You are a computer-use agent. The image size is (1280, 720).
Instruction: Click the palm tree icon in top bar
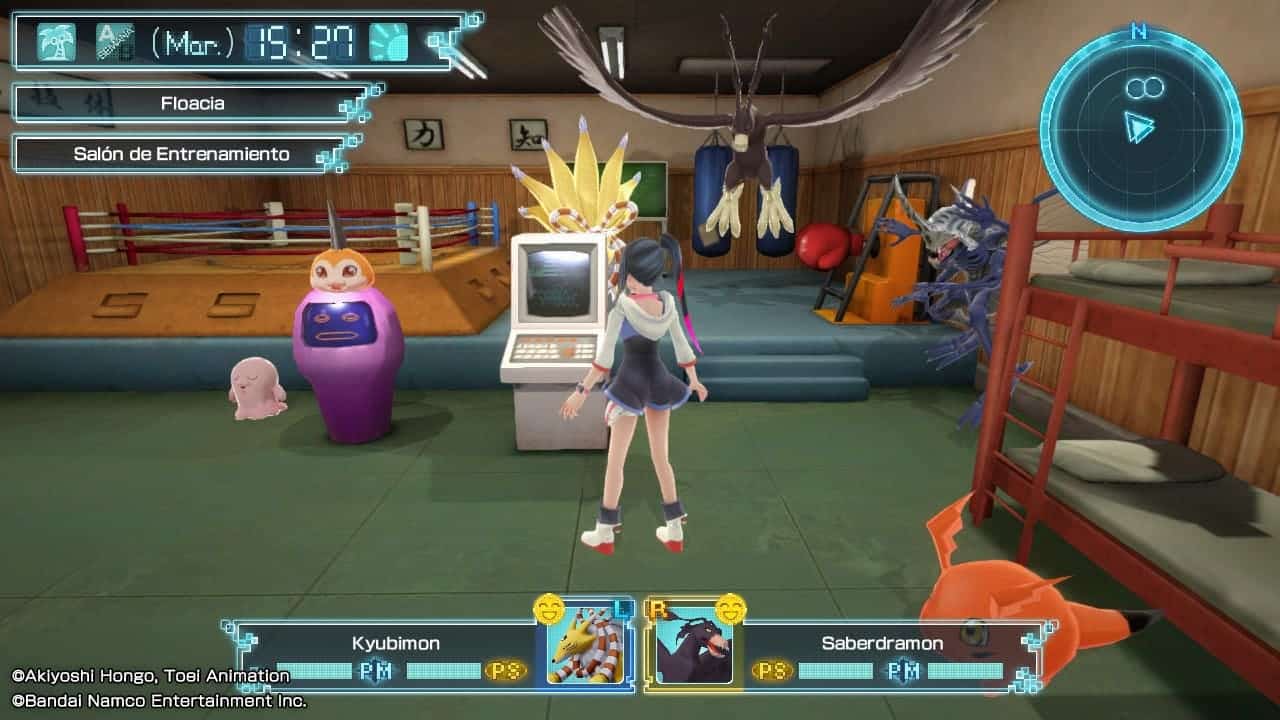56,42
